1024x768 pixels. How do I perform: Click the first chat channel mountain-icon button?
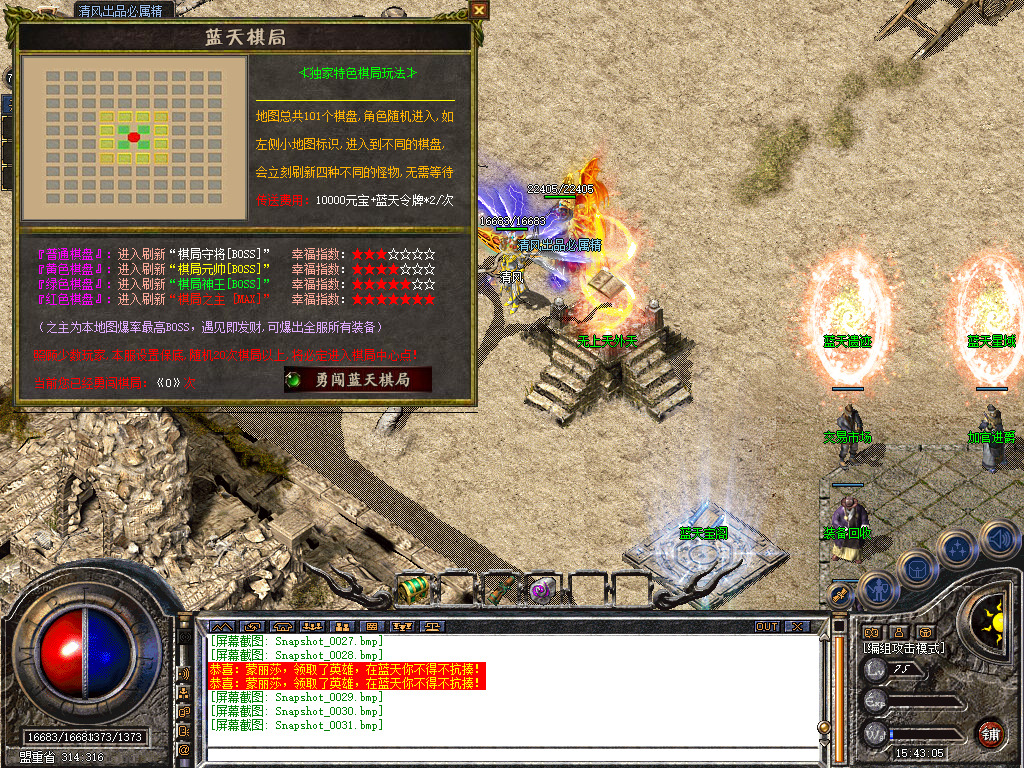[x=220, y=626]
